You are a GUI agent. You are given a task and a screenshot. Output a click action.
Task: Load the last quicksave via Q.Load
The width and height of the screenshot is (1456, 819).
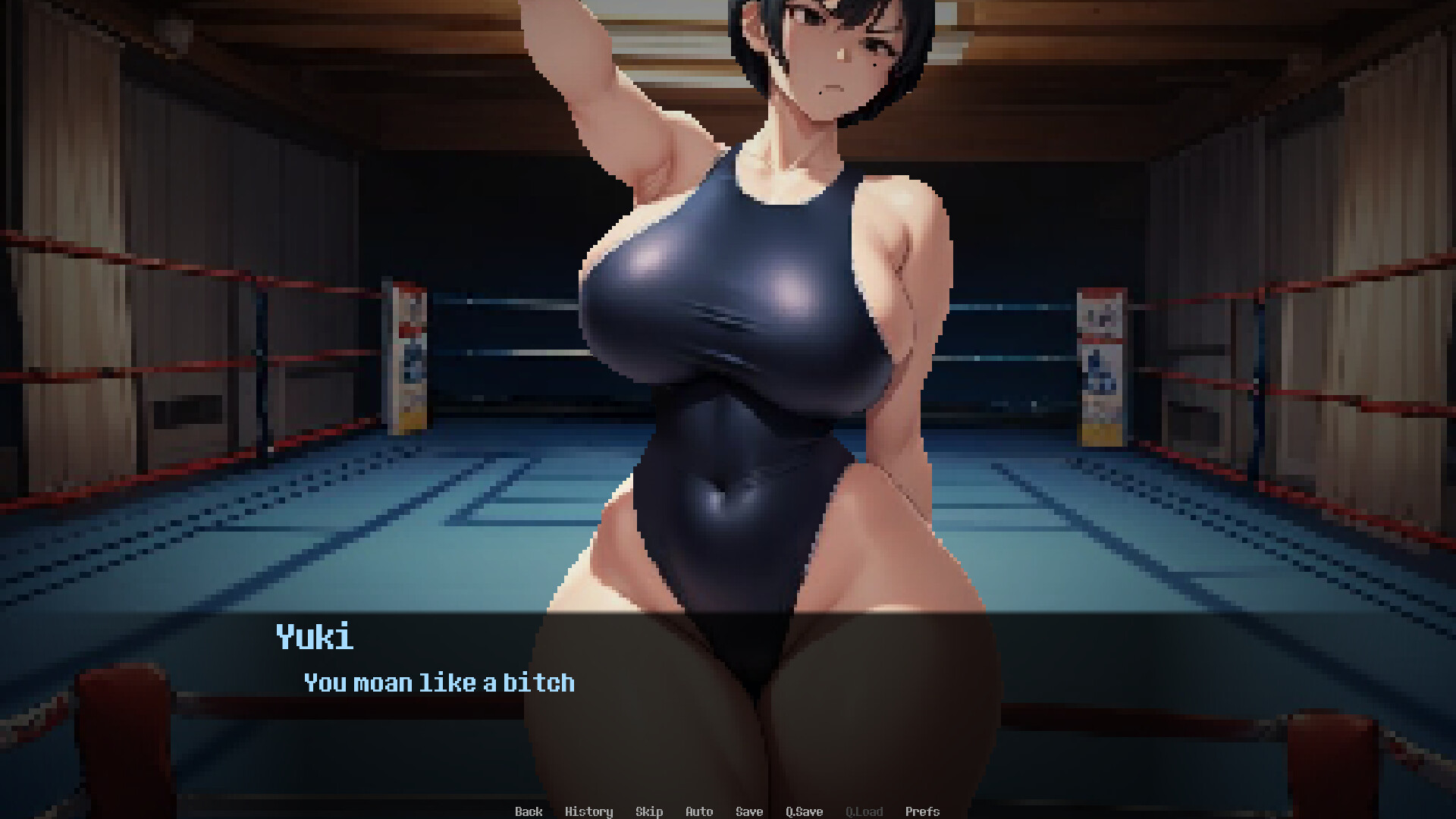click(x=864, y=811)
